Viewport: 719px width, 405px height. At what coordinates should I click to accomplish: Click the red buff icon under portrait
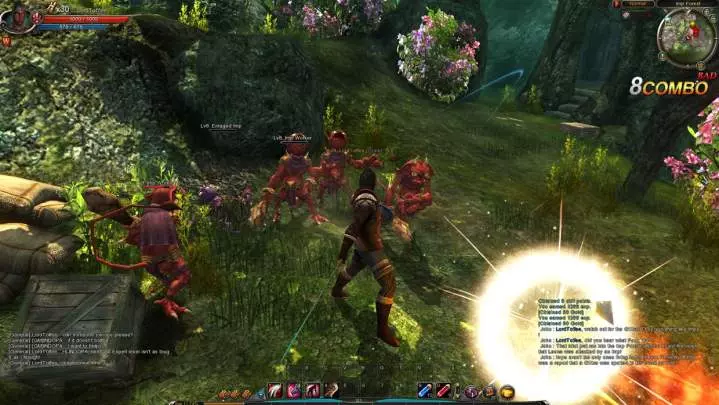coord(6,41)
